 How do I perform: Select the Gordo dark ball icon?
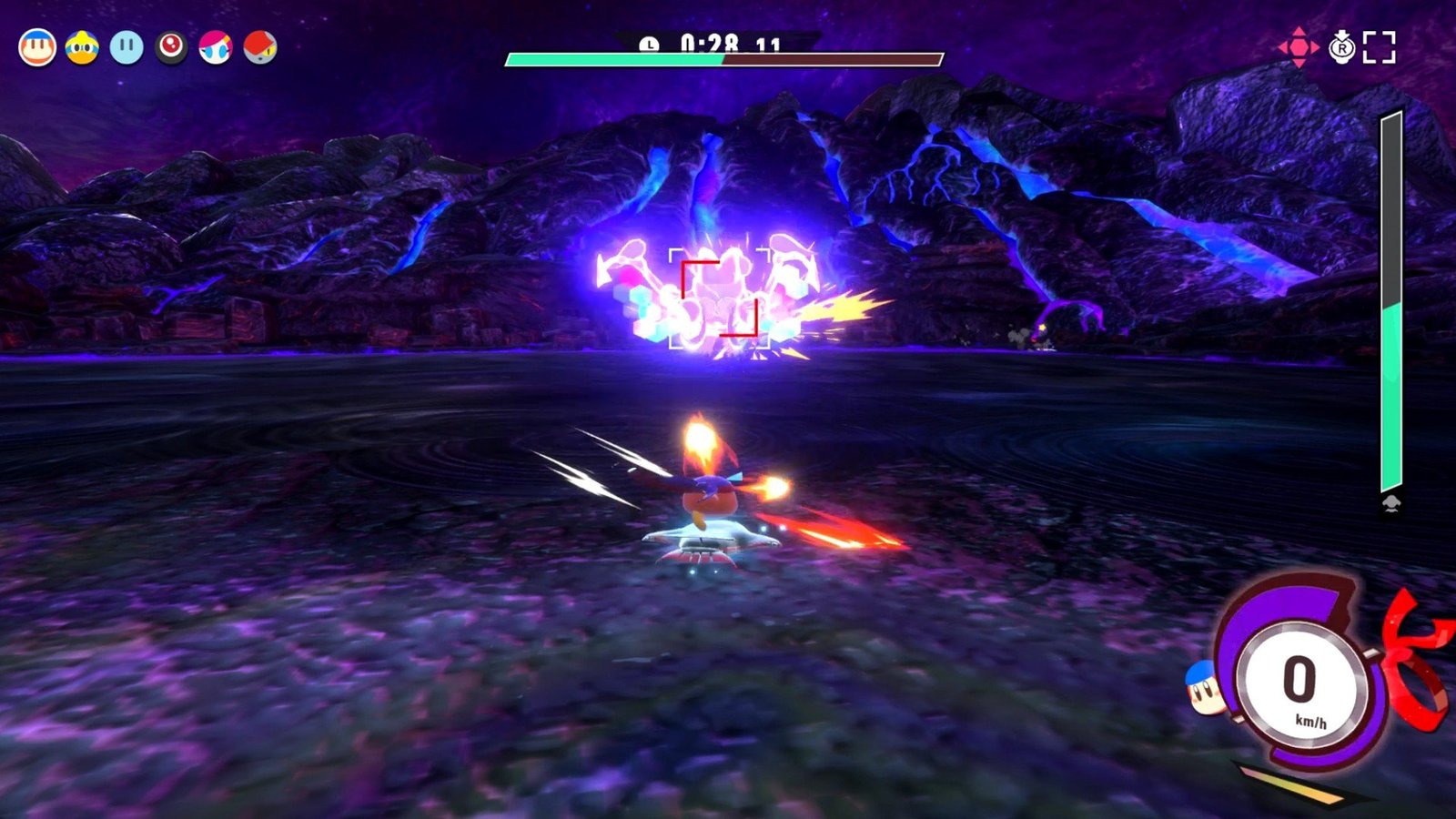170,46
